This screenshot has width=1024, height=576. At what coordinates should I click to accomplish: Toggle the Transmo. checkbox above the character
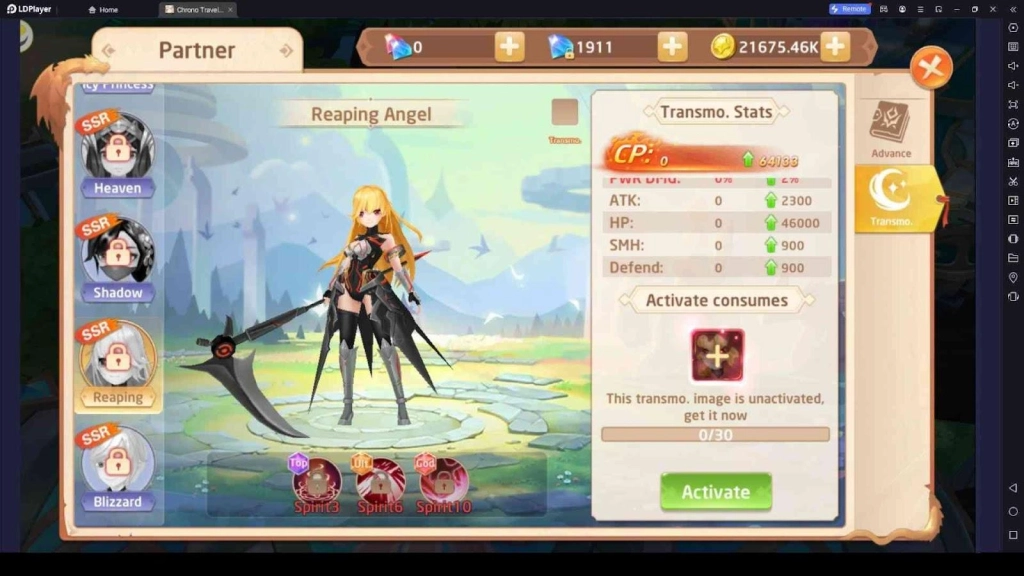tap(565, 112)
